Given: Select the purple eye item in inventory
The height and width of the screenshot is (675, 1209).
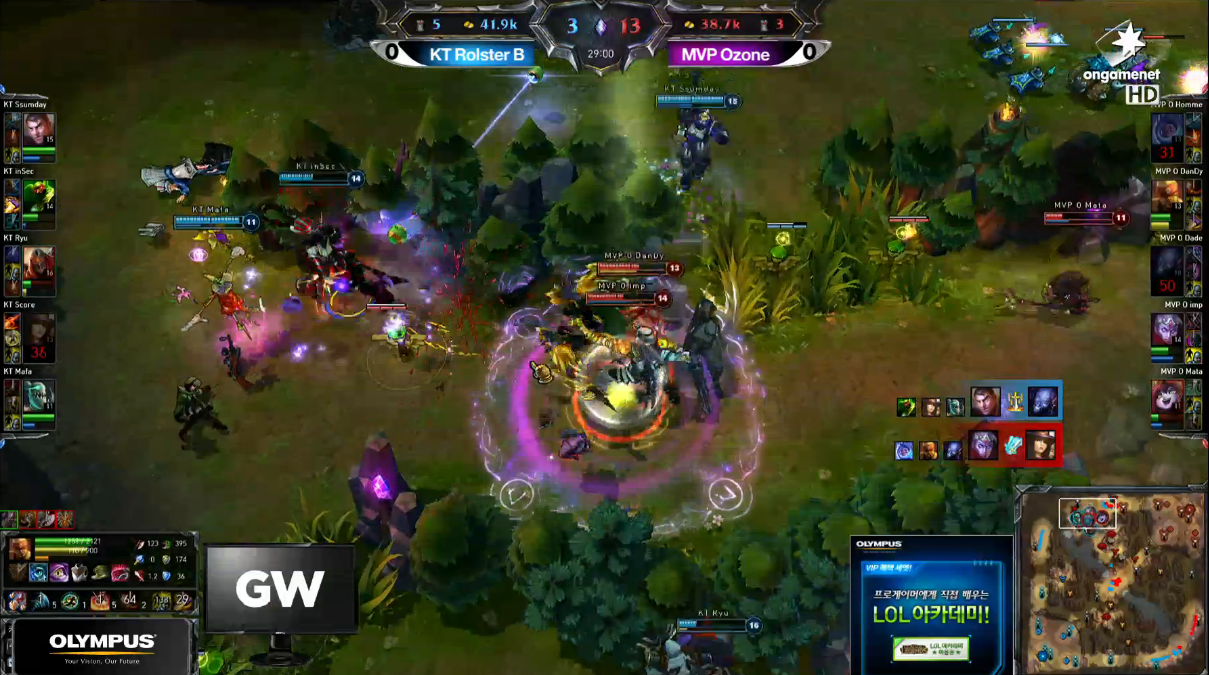Looking at the screenshot, I should (58, 573).
